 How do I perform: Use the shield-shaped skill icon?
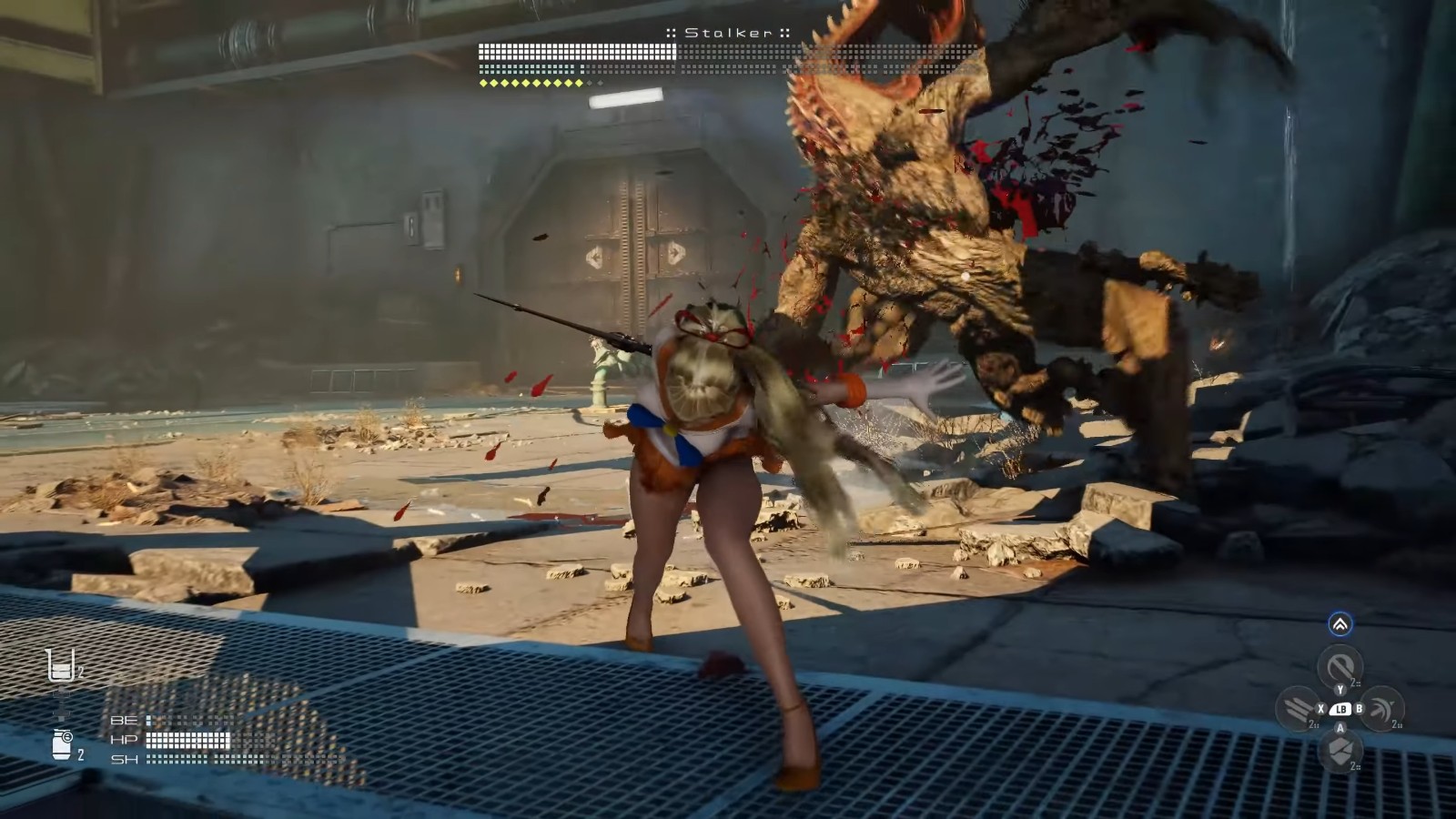1340,751
